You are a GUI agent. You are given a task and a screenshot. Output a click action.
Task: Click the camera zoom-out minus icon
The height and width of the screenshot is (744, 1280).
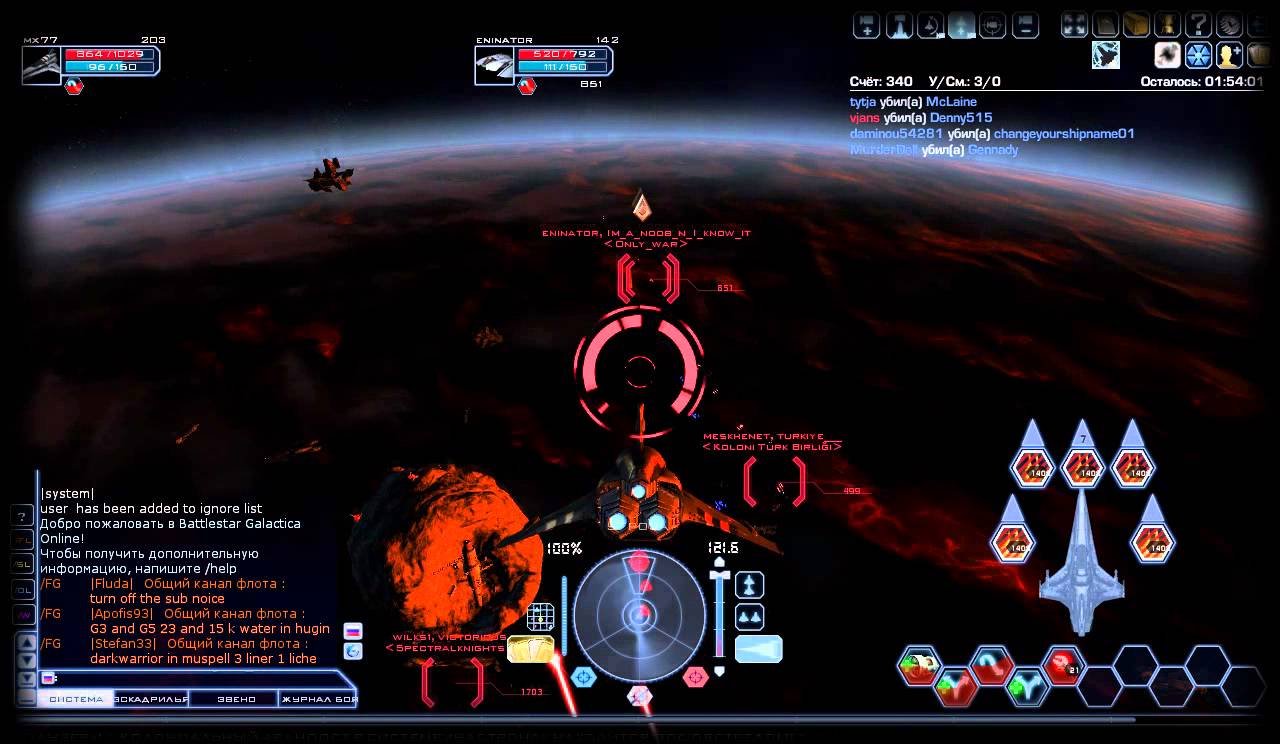coord(1025,24)
